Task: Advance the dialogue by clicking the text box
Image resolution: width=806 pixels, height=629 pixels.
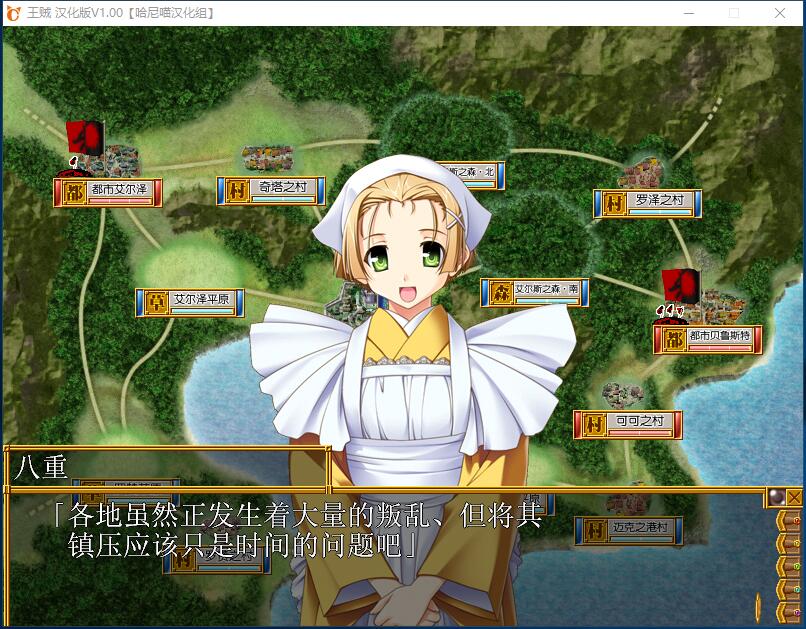Action: click(x=380, y=550)
